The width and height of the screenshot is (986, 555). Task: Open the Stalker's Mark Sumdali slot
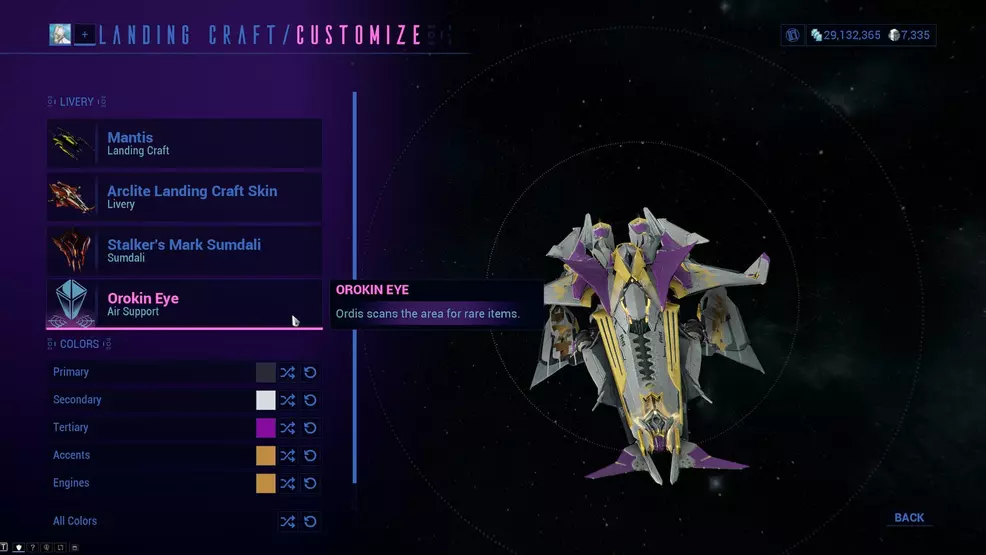click(185, 251)
